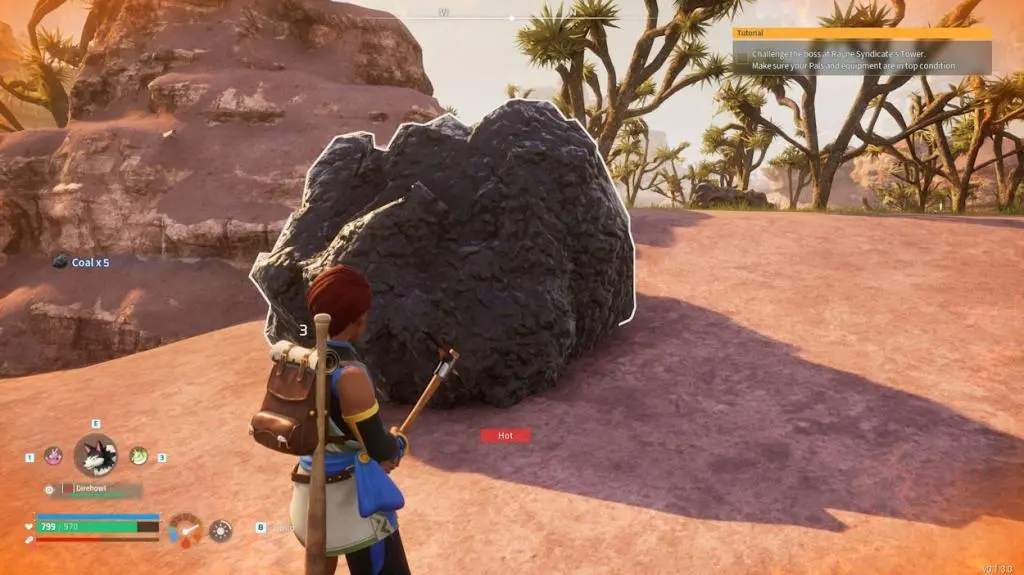Click the sun time-of-day icon
The height and width of the screenshot is (575, 1024).
pyautogui.click(x=221, y=530)
